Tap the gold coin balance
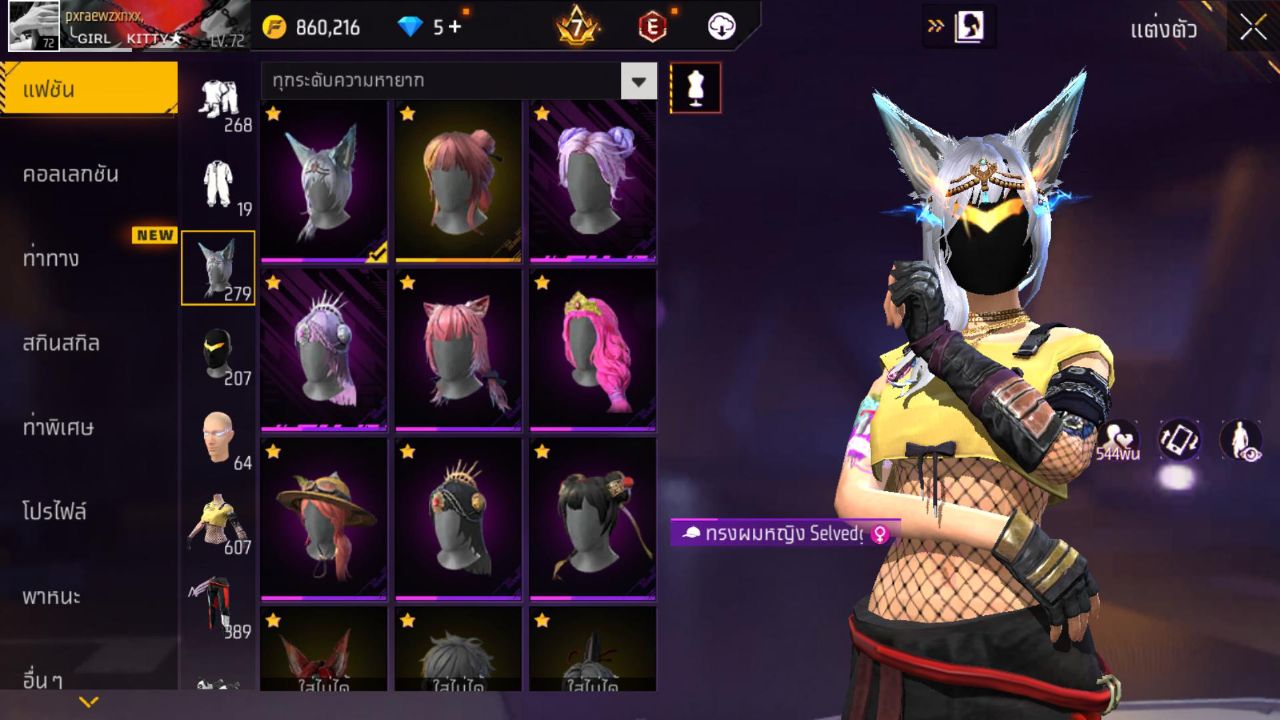Image resolution: width=1280 pixels, height=720 pixels. (x=312, y=27)
